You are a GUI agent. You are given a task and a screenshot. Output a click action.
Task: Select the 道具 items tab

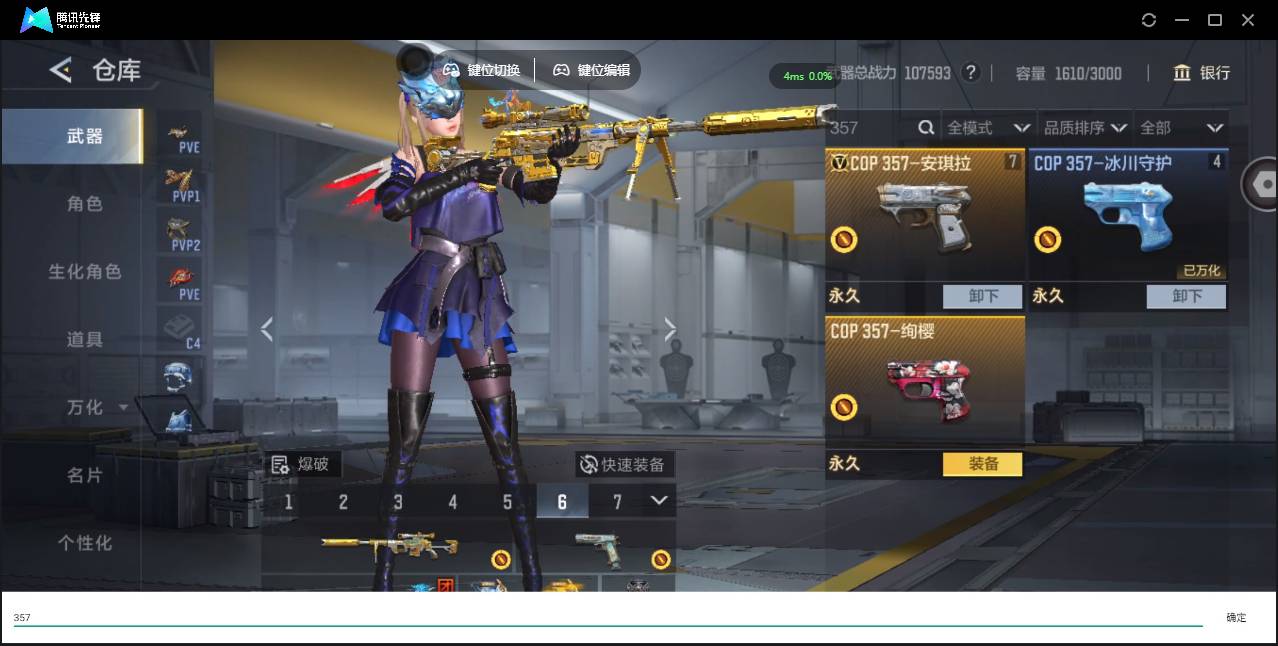pos(85,340)
